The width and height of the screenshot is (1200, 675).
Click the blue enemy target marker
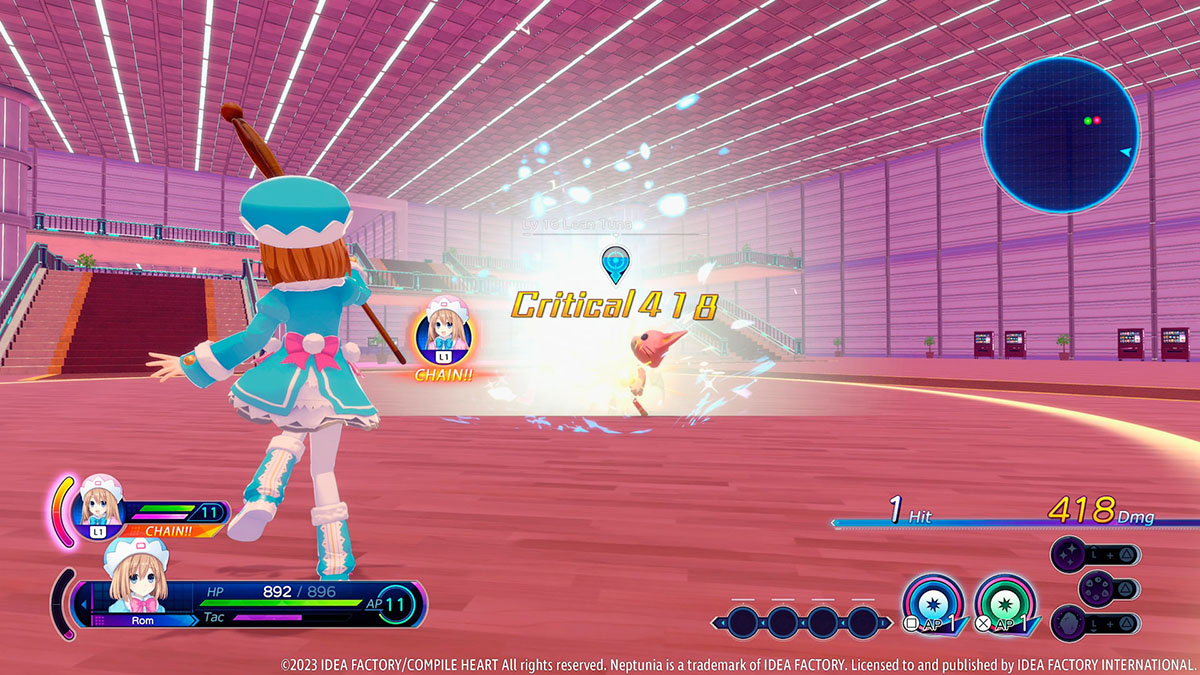pos(613,265)
